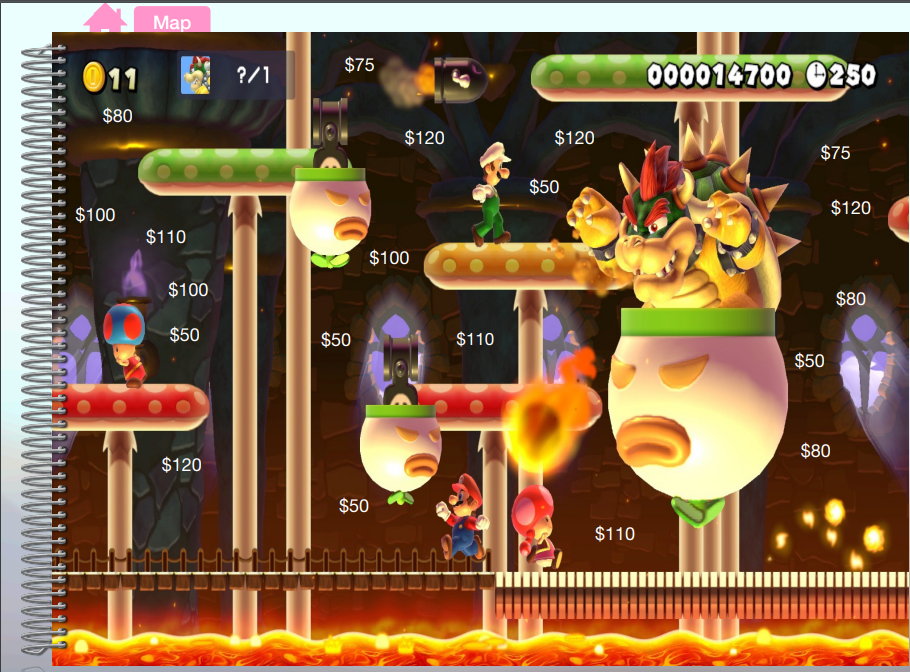The height and width of the screenshot is (672, 910).
Task: Go to the pink home icon
Action: click(x=105, y=18)
